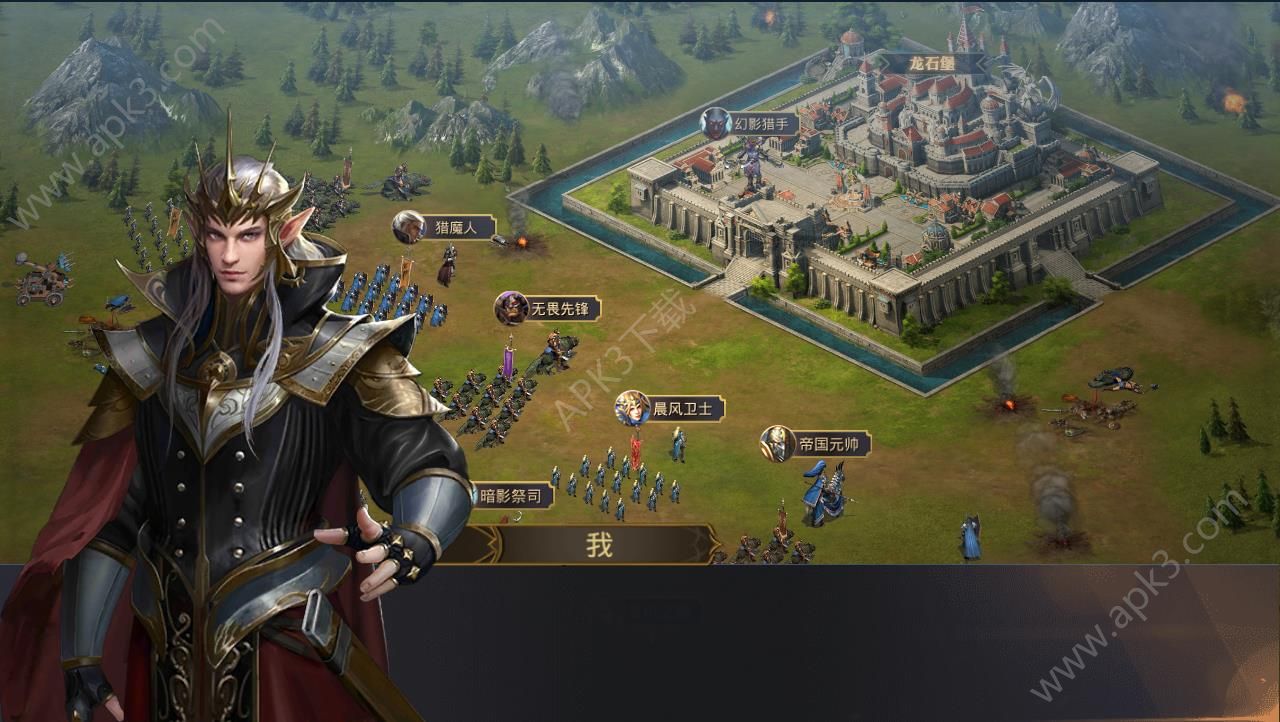
Task: Choose the 无畏先锋 unit label
Action: tap(548, 308)
